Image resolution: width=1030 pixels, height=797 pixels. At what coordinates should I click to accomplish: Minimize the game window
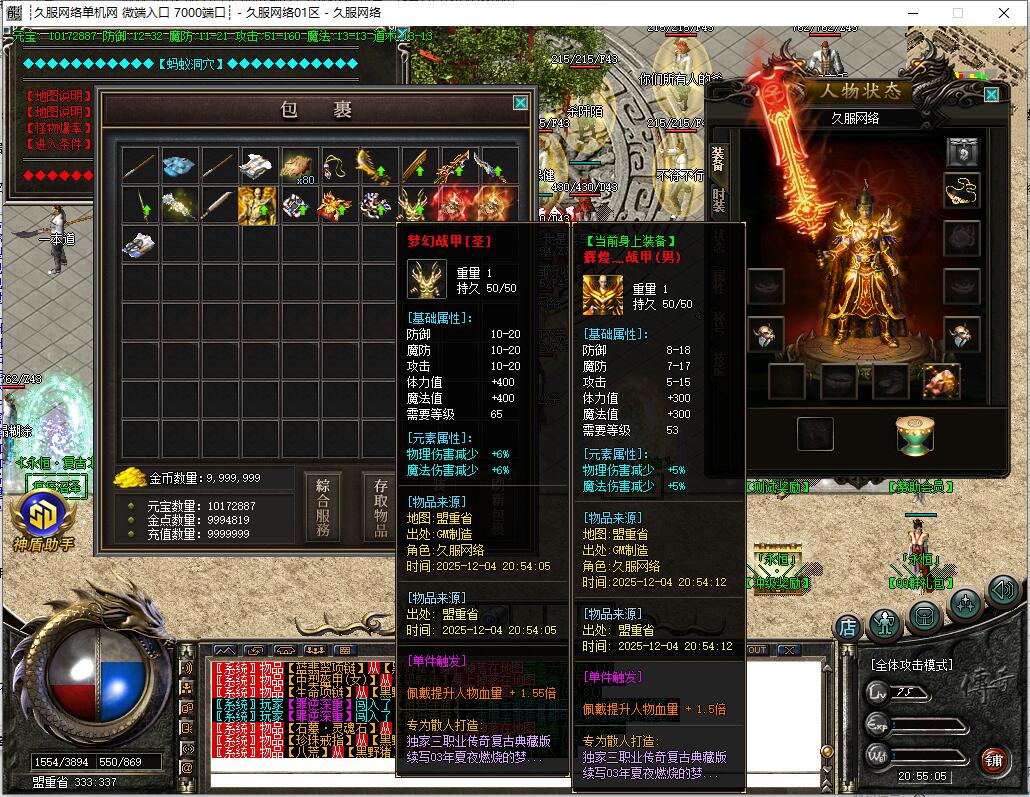(x=910, y=12)
